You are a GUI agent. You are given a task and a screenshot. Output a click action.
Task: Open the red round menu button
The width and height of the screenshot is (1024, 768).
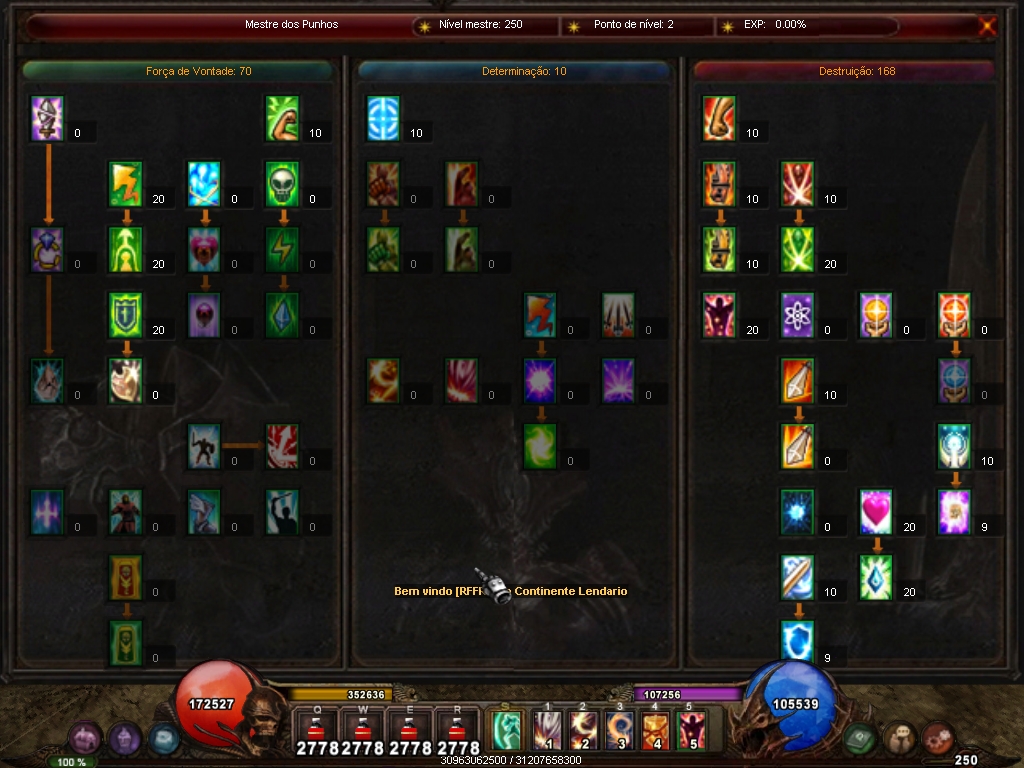pos(938,739)
